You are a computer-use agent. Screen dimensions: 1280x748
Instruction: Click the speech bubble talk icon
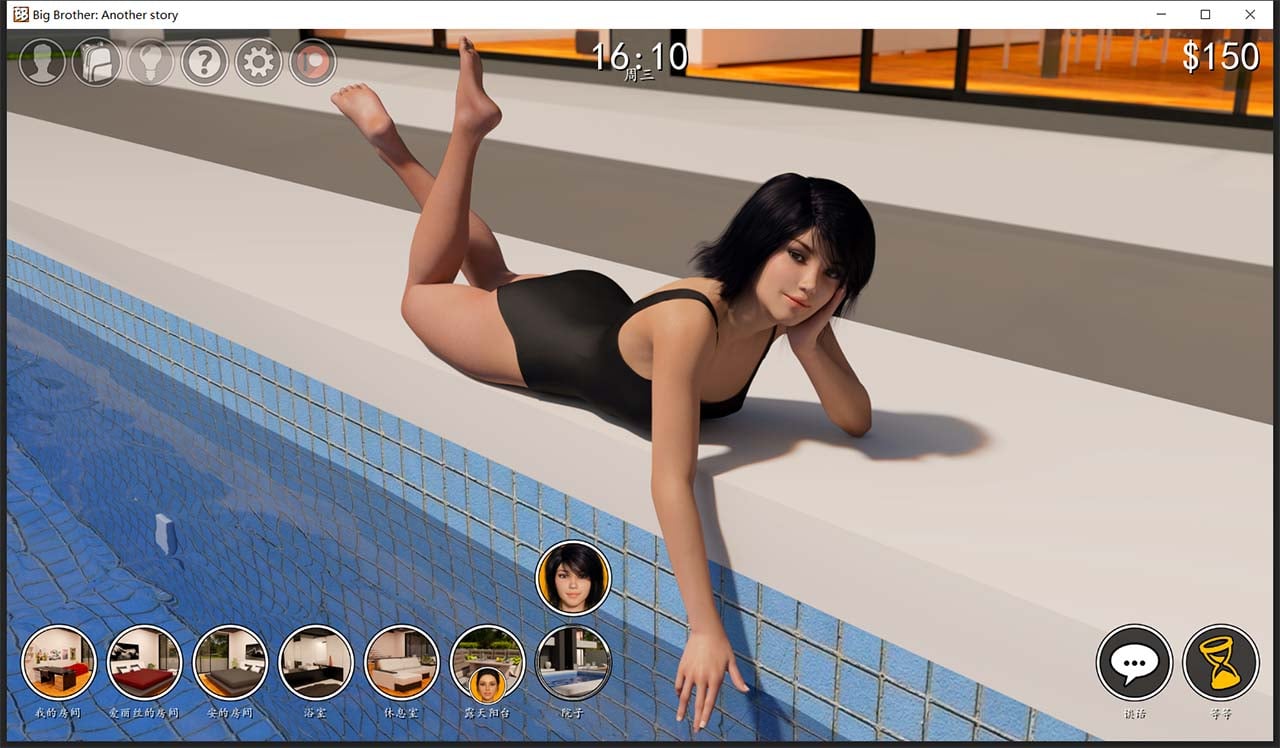1134,663
